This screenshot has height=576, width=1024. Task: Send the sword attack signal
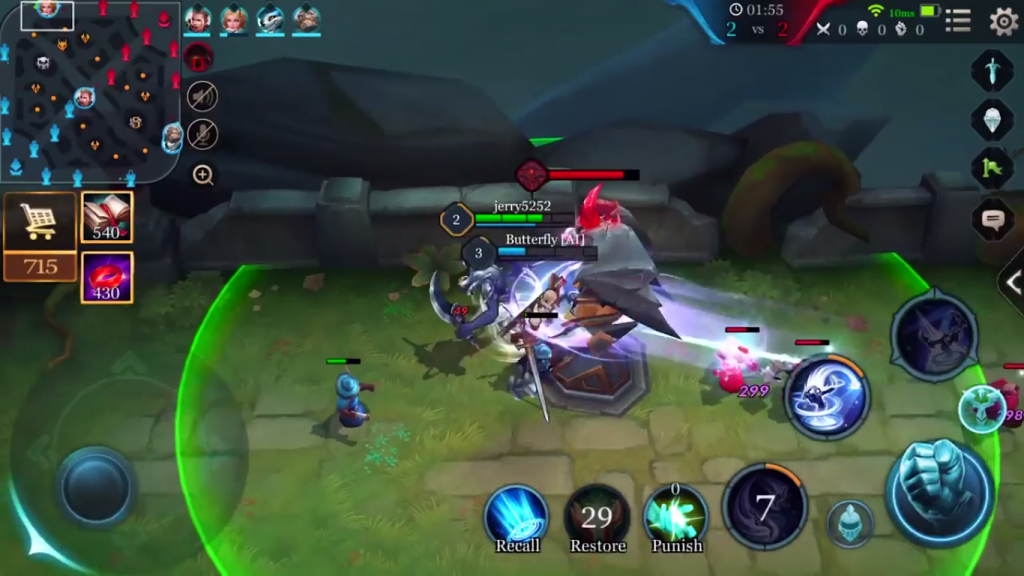992,71
